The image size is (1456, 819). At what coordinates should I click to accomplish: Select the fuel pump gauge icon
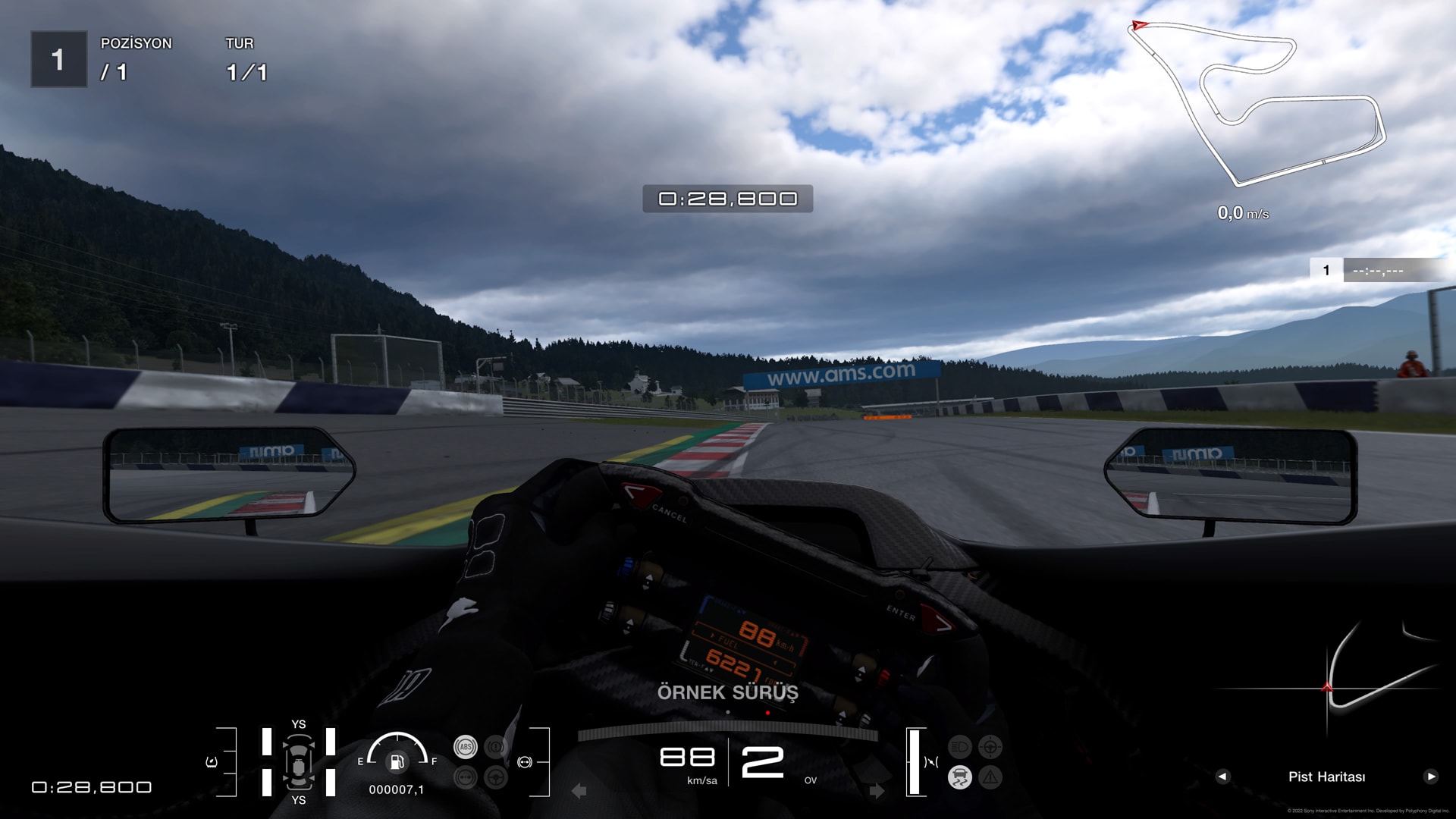pos(397,761)
